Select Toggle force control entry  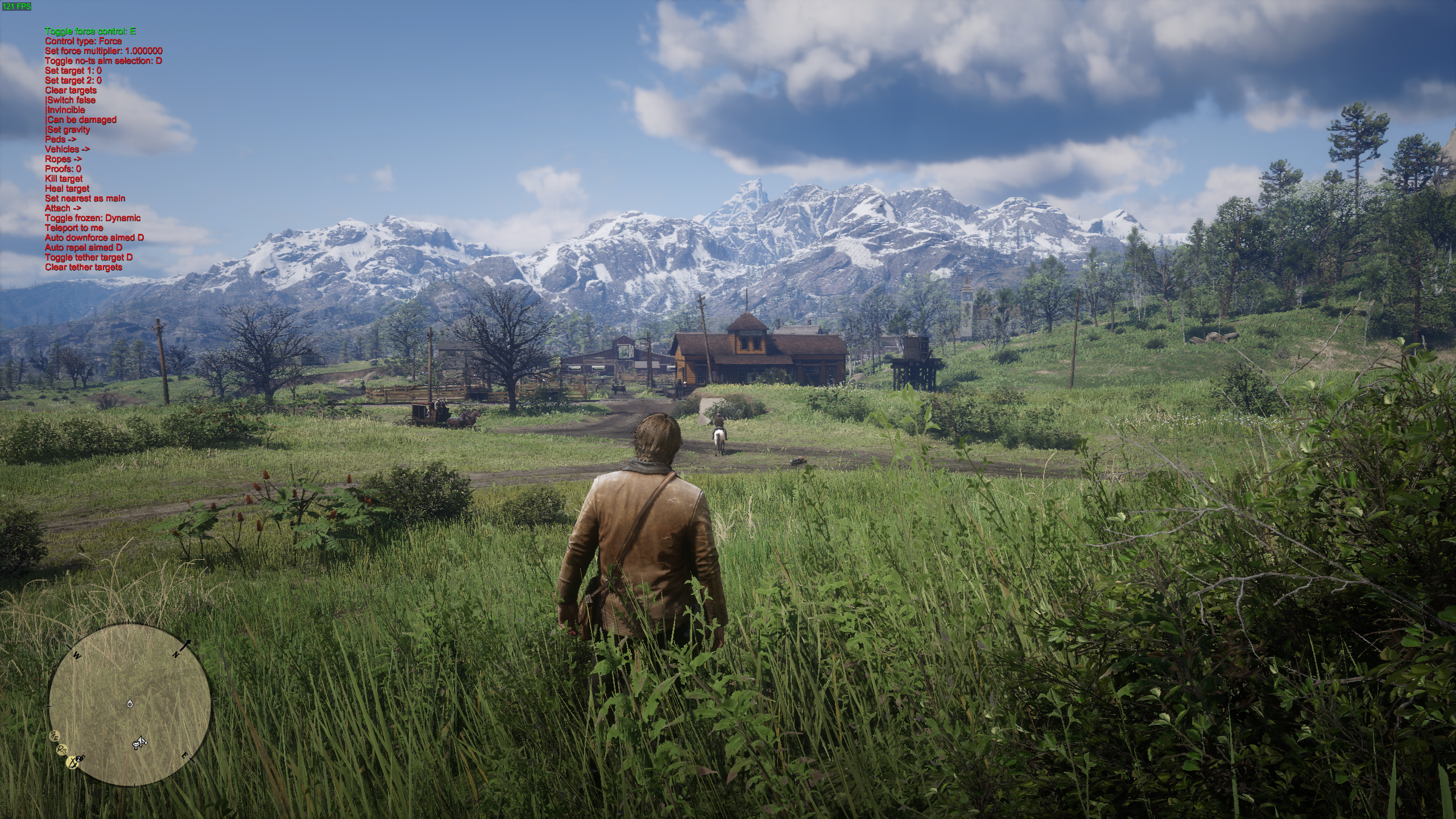pos(90,31)
